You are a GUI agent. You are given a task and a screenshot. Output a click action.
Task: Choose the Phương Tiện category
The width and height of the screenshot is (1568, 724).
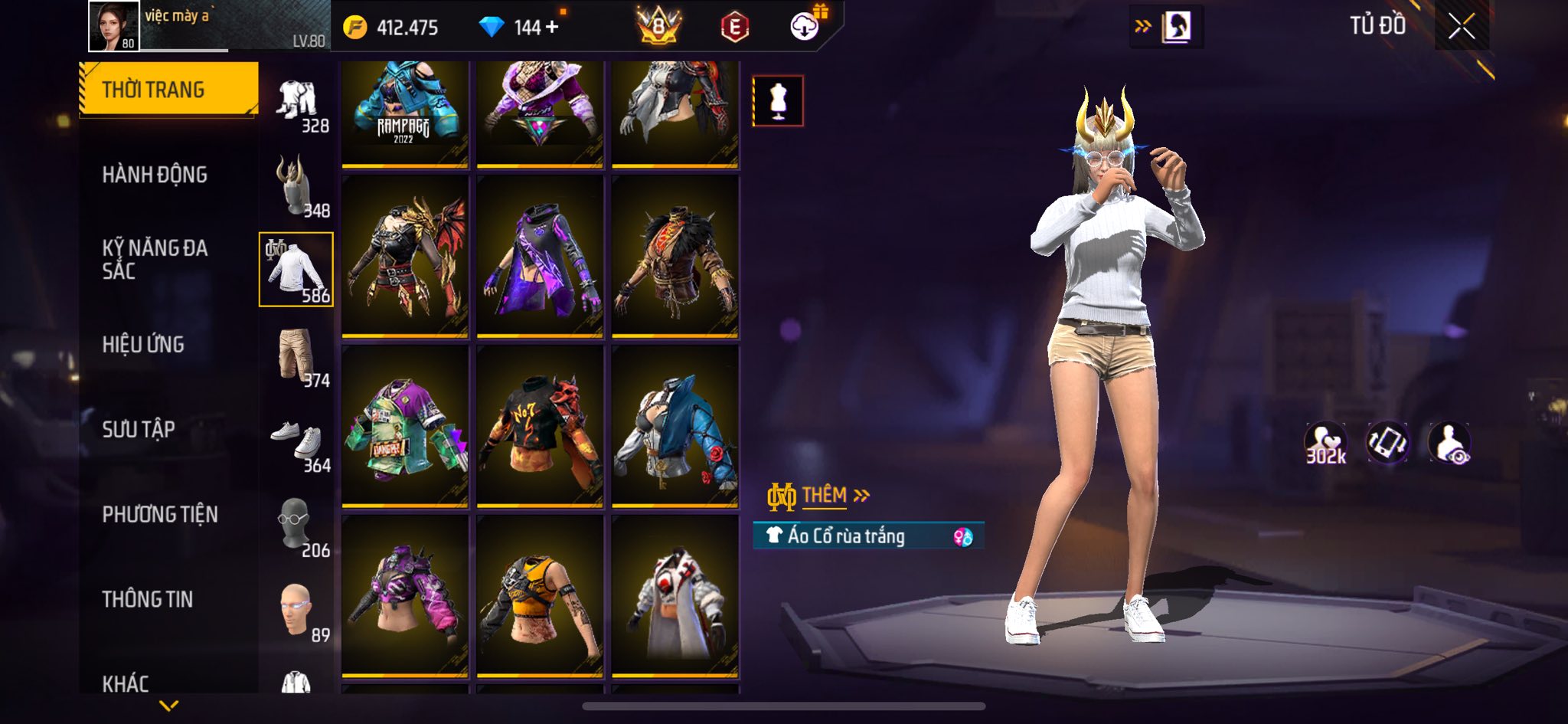(160, 514)
